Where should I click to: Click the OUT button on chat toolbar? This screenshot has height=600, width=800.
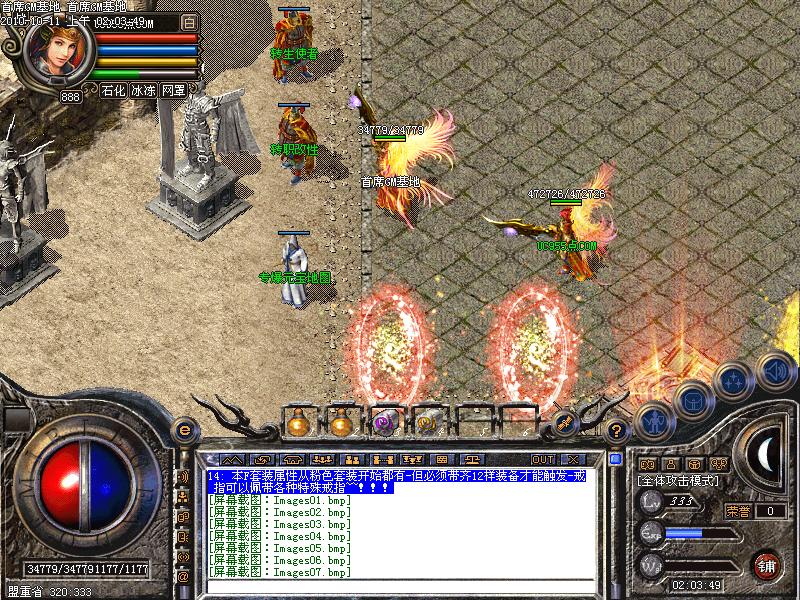click(543, 459)
